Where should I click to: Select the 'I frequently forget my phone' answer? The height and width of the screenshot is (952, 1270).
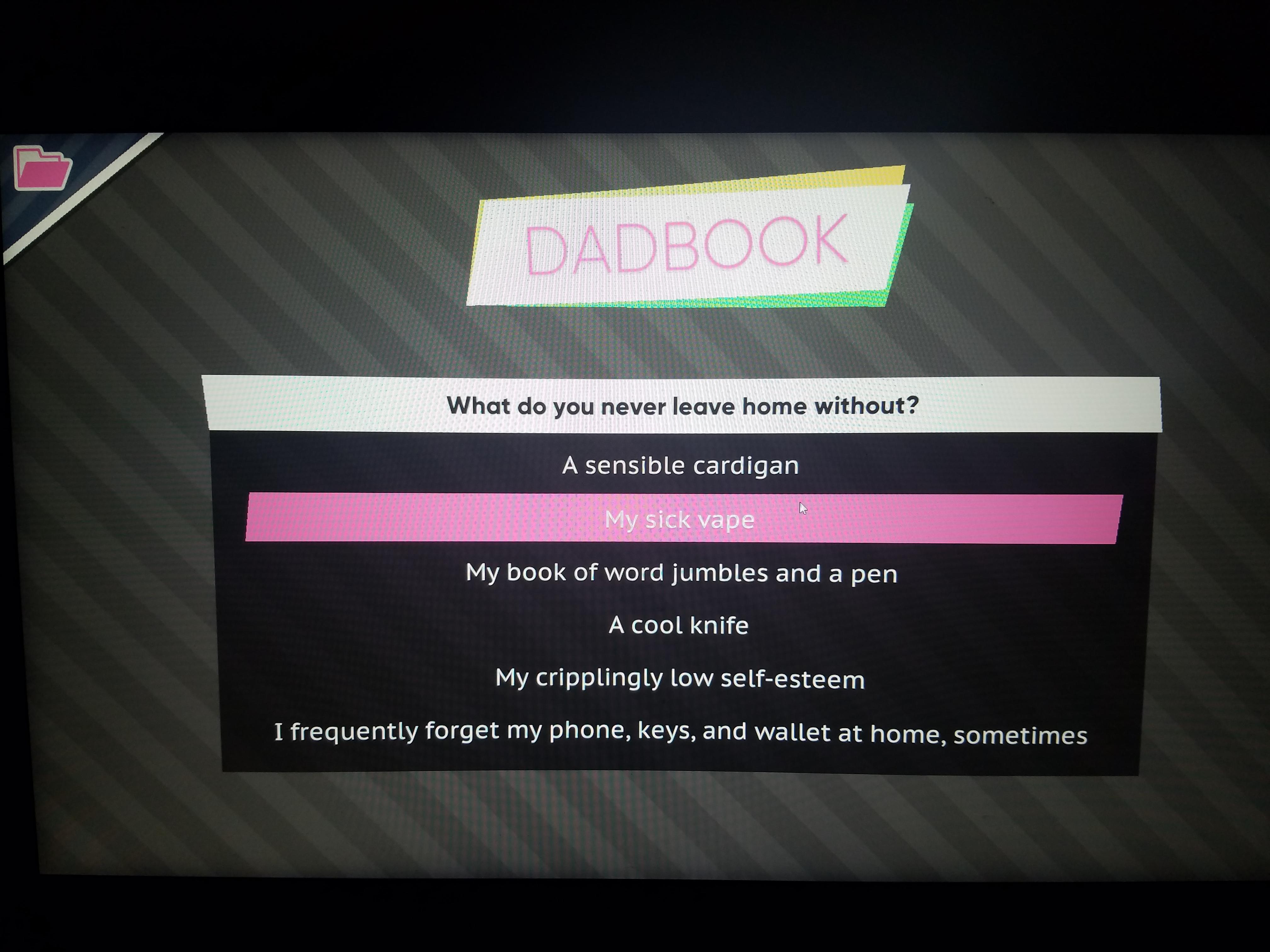tap(681, 733)
